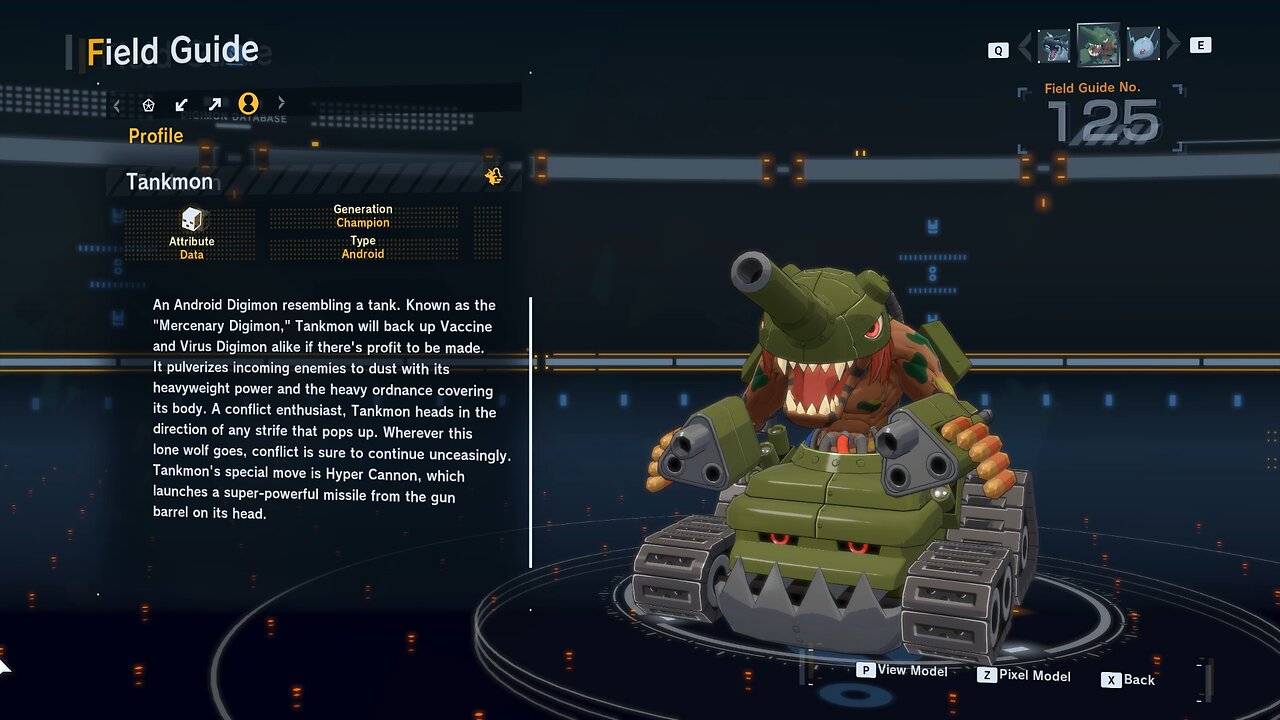Select the previous Digimon portrait thumbnail
The height and width of the screenshot is (720, 1280).
(x=1054, y=46)
